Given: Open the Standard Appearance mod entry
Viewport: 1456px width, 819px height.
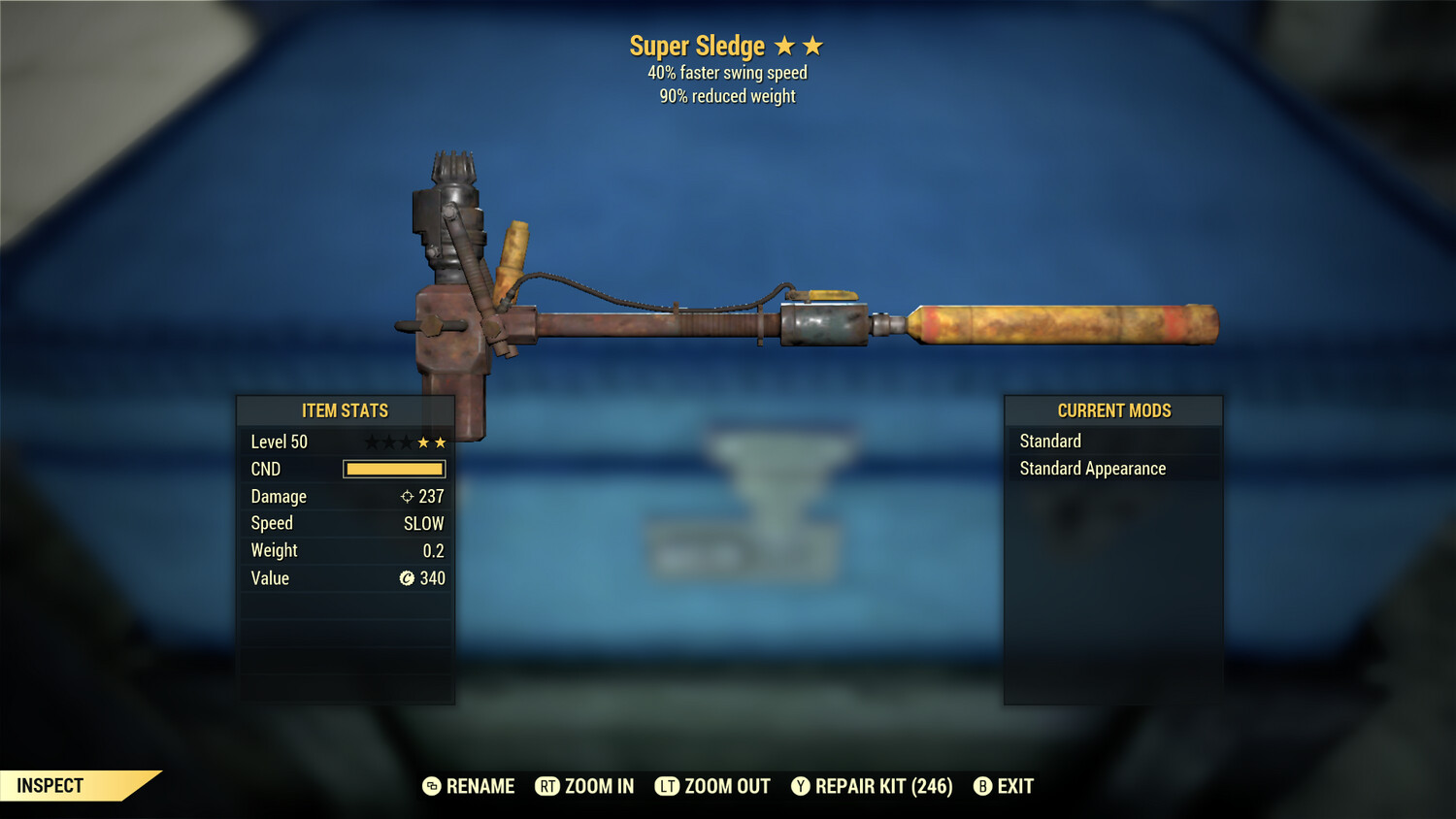Looking at the screenshot, I should (x=1091, y=468).
